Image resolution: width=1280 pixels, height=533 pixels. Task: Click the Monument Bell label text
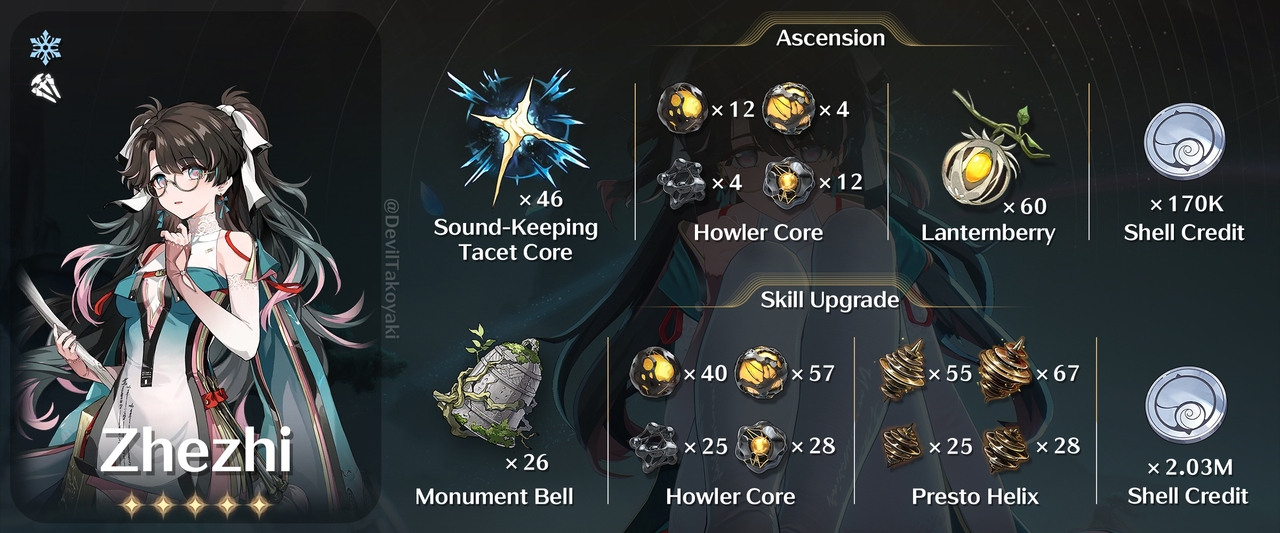coord(495,496)
